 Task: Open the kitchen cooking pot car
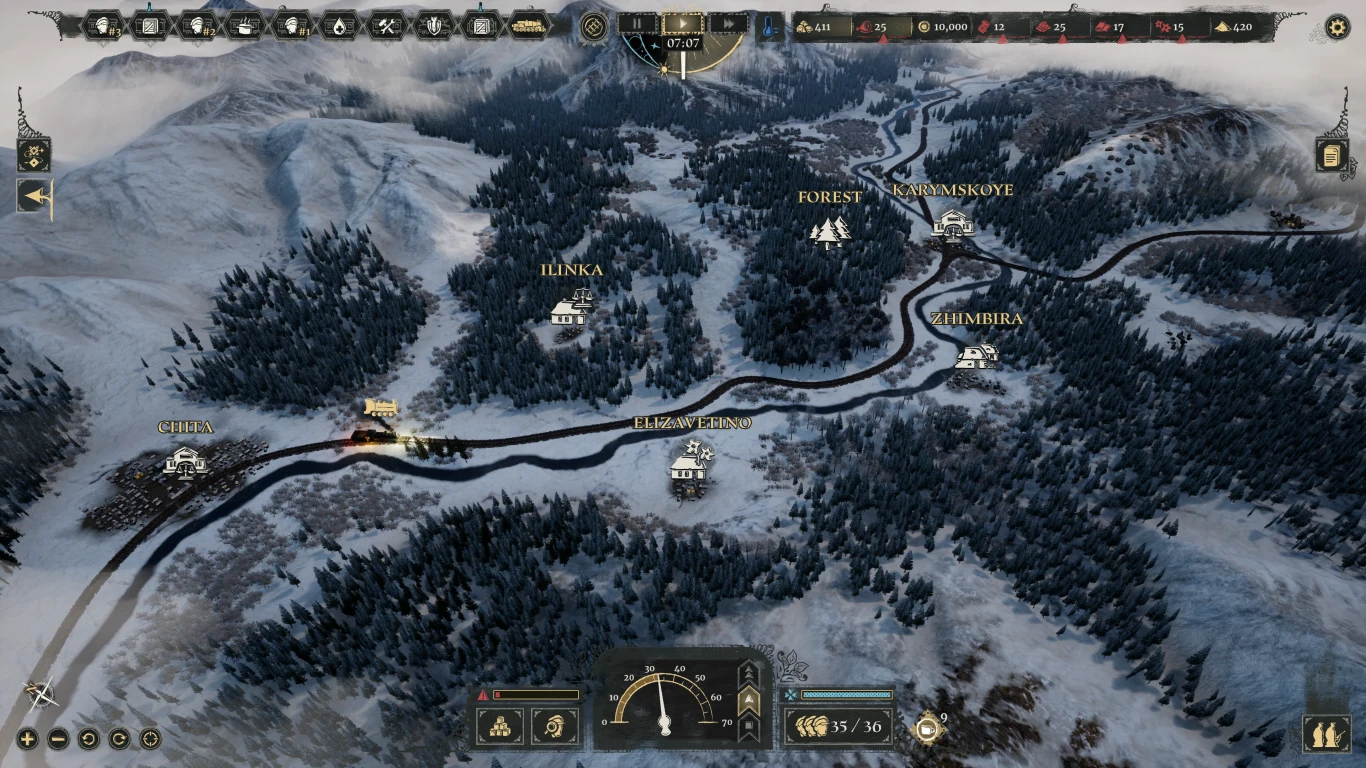245,26
